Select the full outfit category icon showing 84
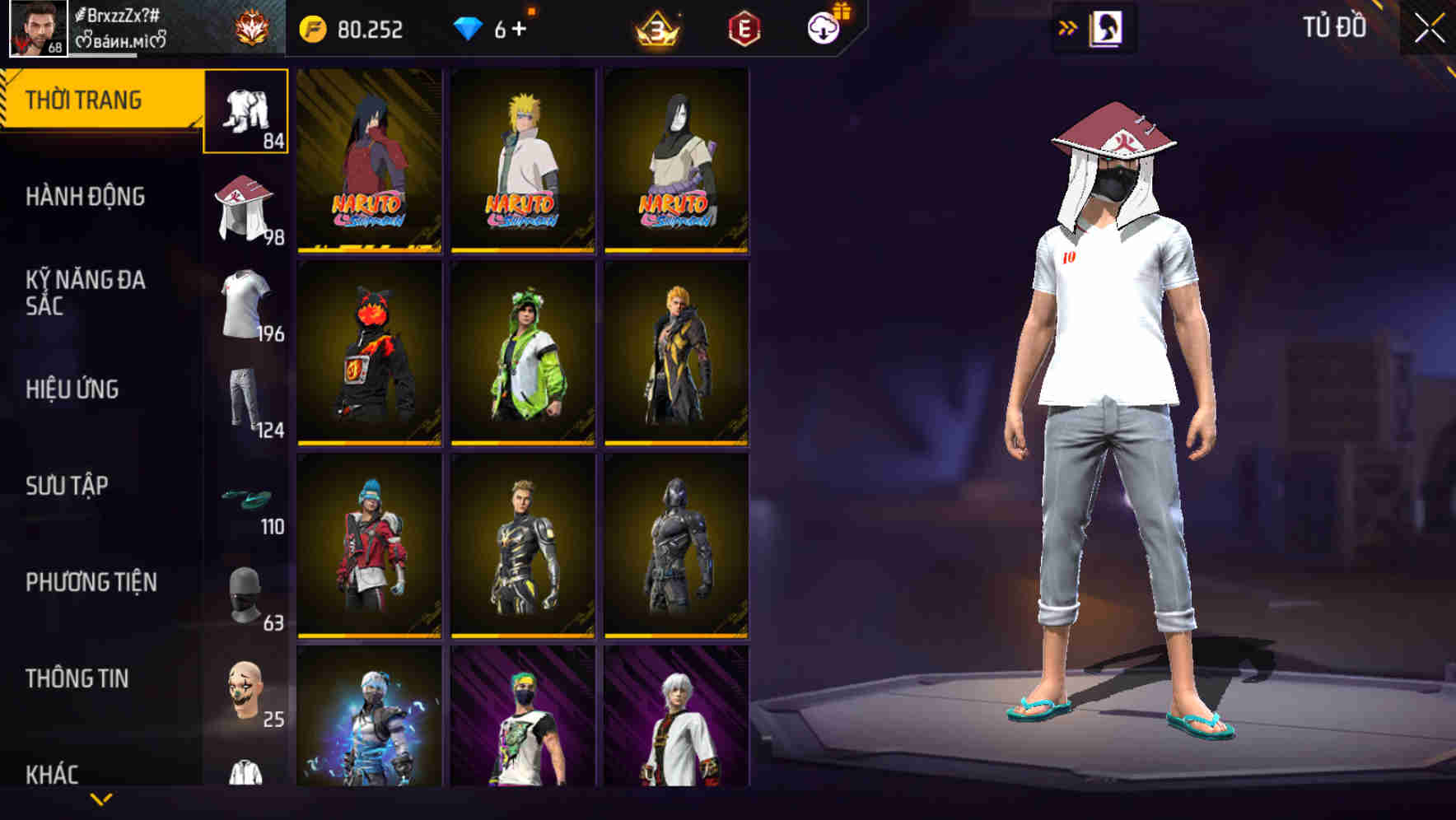Viewport: 1456px width, 820px height. 245,111
